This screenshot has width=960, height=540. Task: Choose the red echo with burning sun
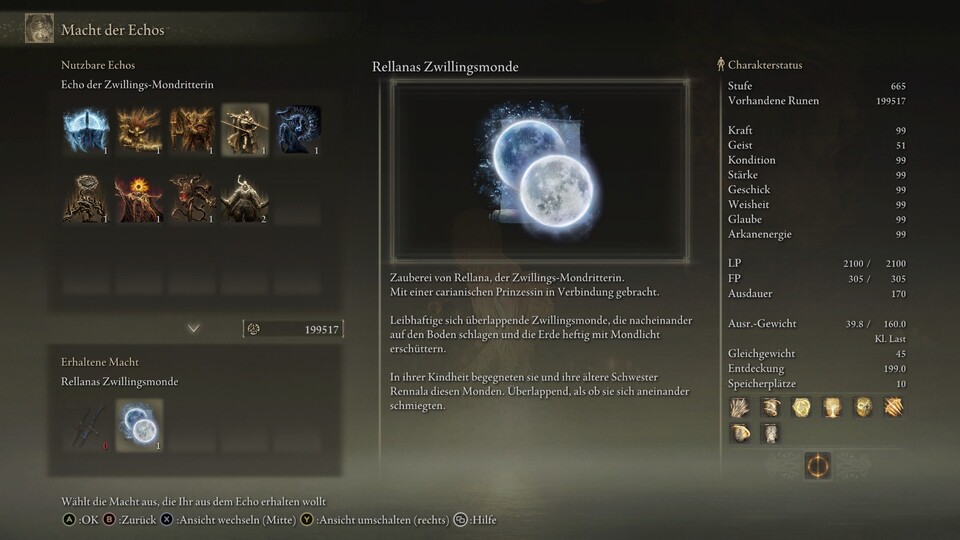click(140, 198)
